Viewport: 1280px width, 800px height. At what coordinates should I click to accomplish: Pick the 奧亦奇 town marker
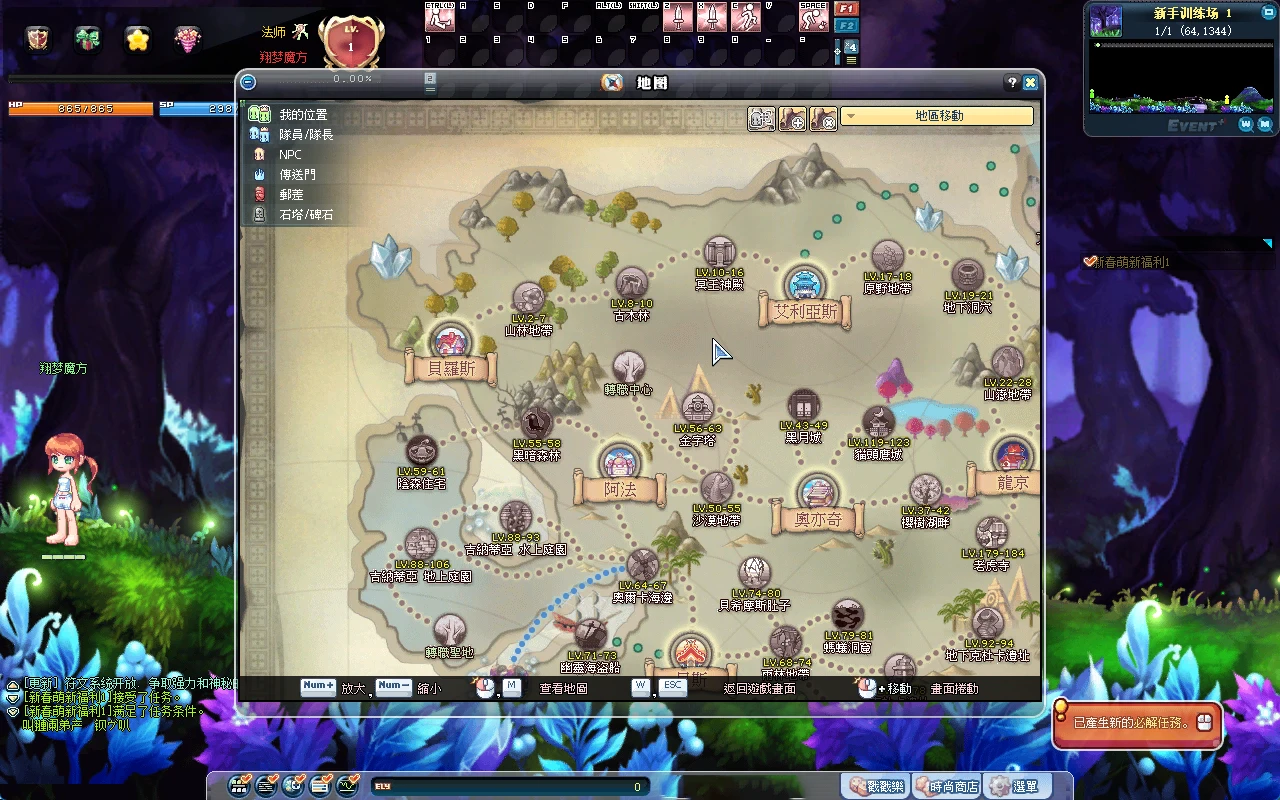(817, 496)
